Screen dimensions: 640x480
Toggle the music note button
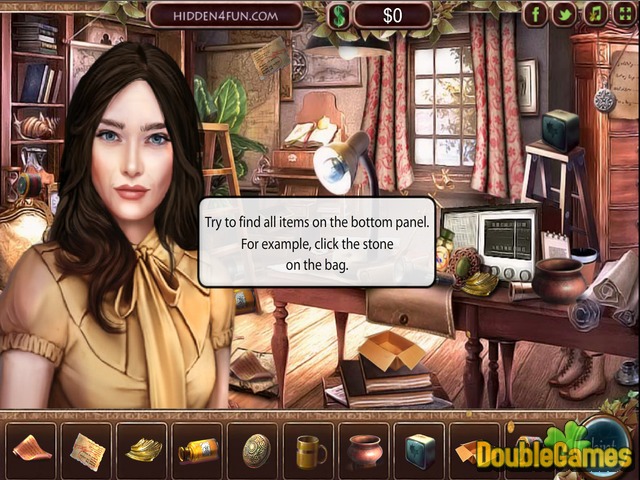pos(595,14)
